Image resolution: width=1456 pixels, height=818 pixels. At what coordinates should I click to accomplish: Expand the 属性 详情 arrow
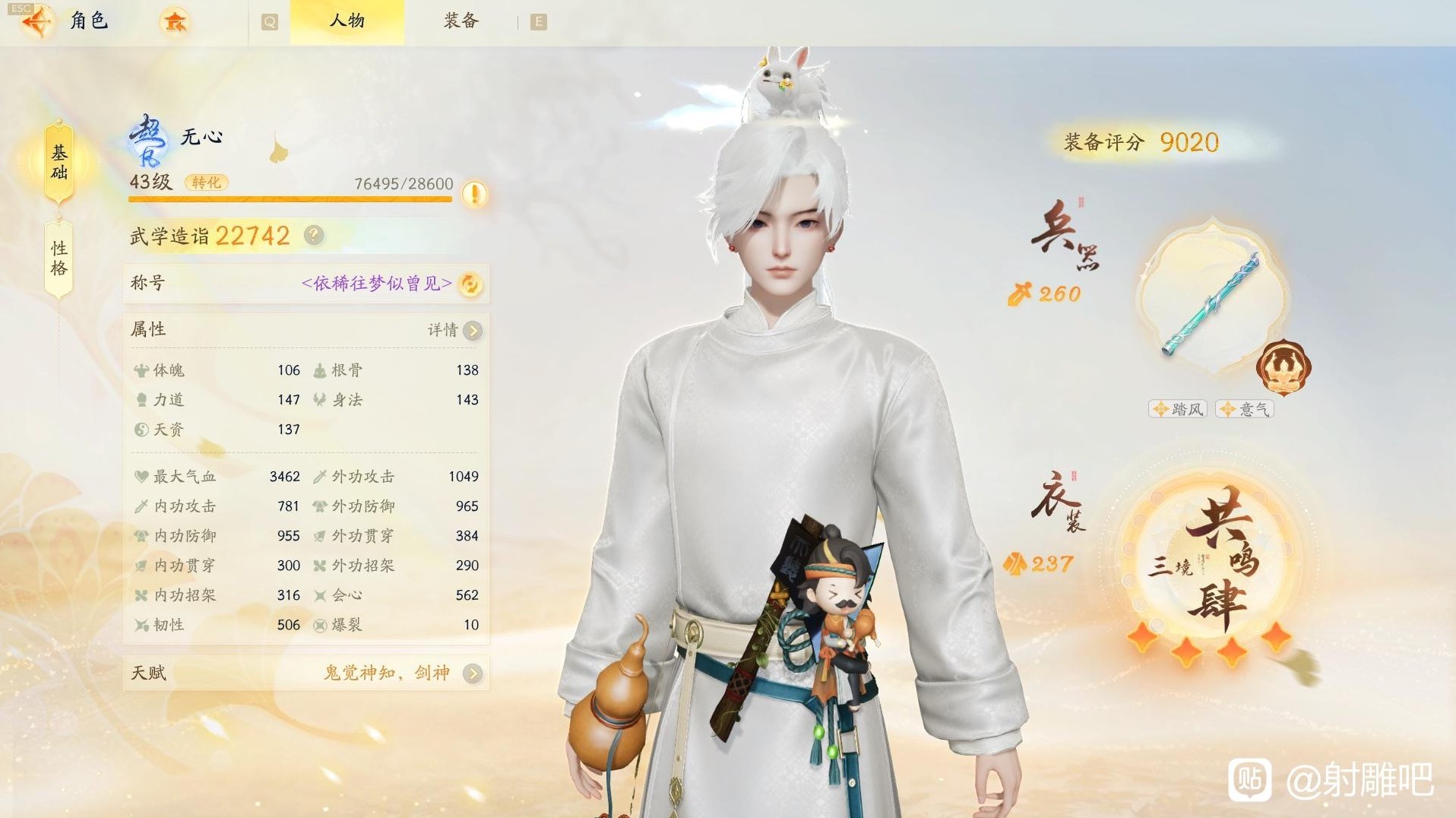pos(472,331)
